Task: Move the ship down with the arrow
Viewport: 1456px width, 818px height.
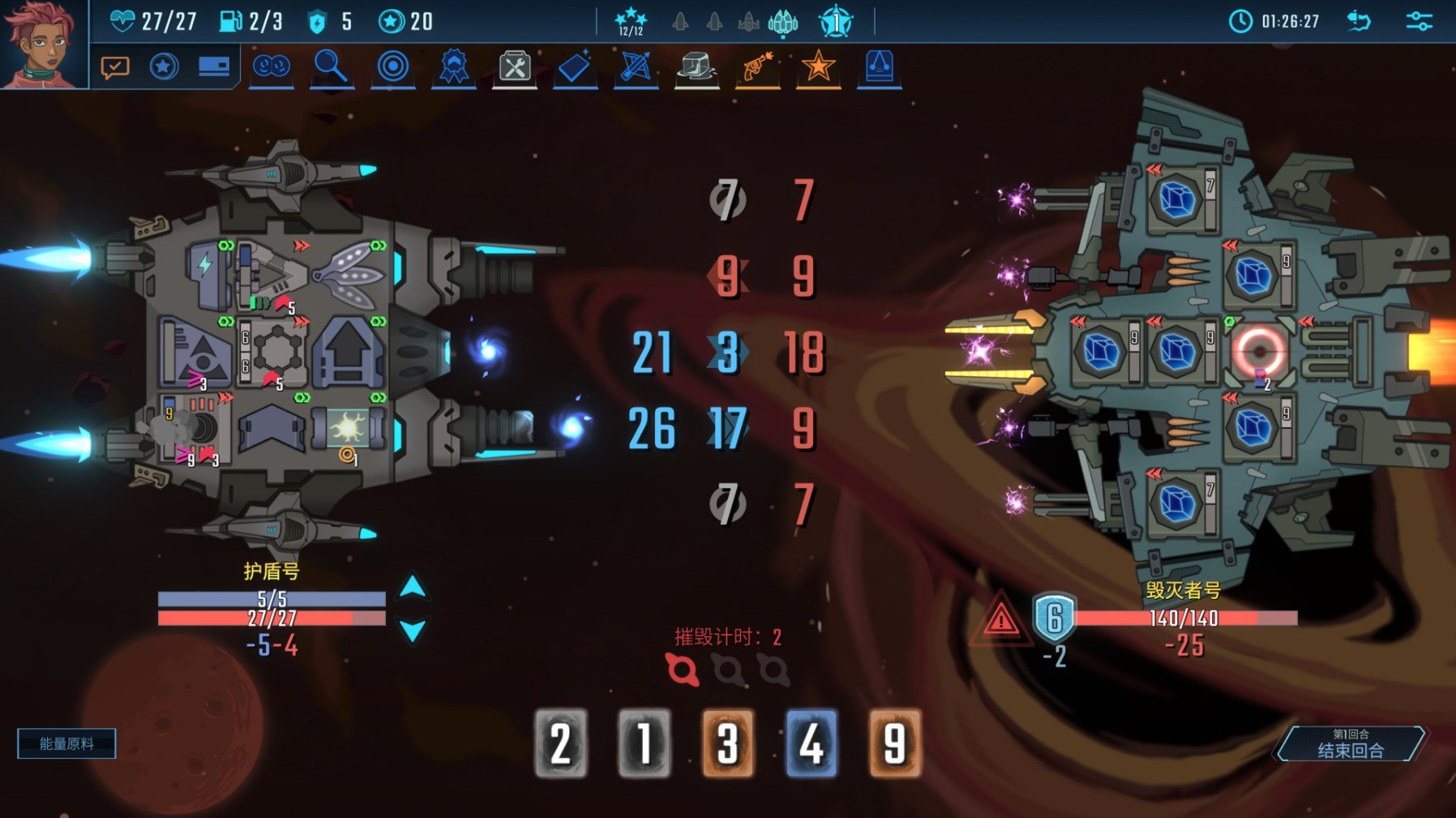Action: [x=413, y=630]
